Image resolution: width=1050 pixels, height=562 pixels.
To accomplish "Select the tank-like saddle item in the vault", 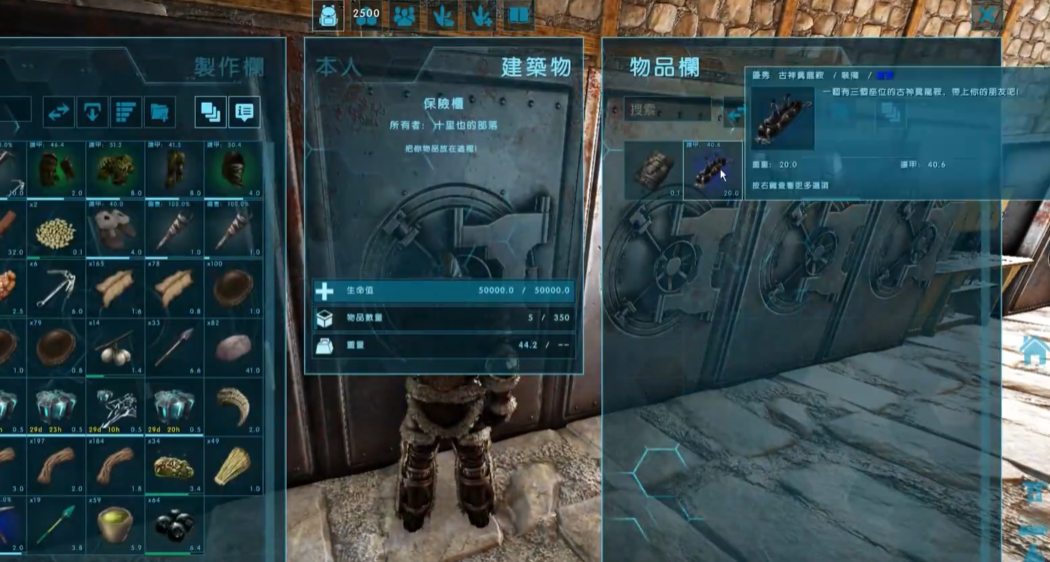I will (x=654, y=170).
